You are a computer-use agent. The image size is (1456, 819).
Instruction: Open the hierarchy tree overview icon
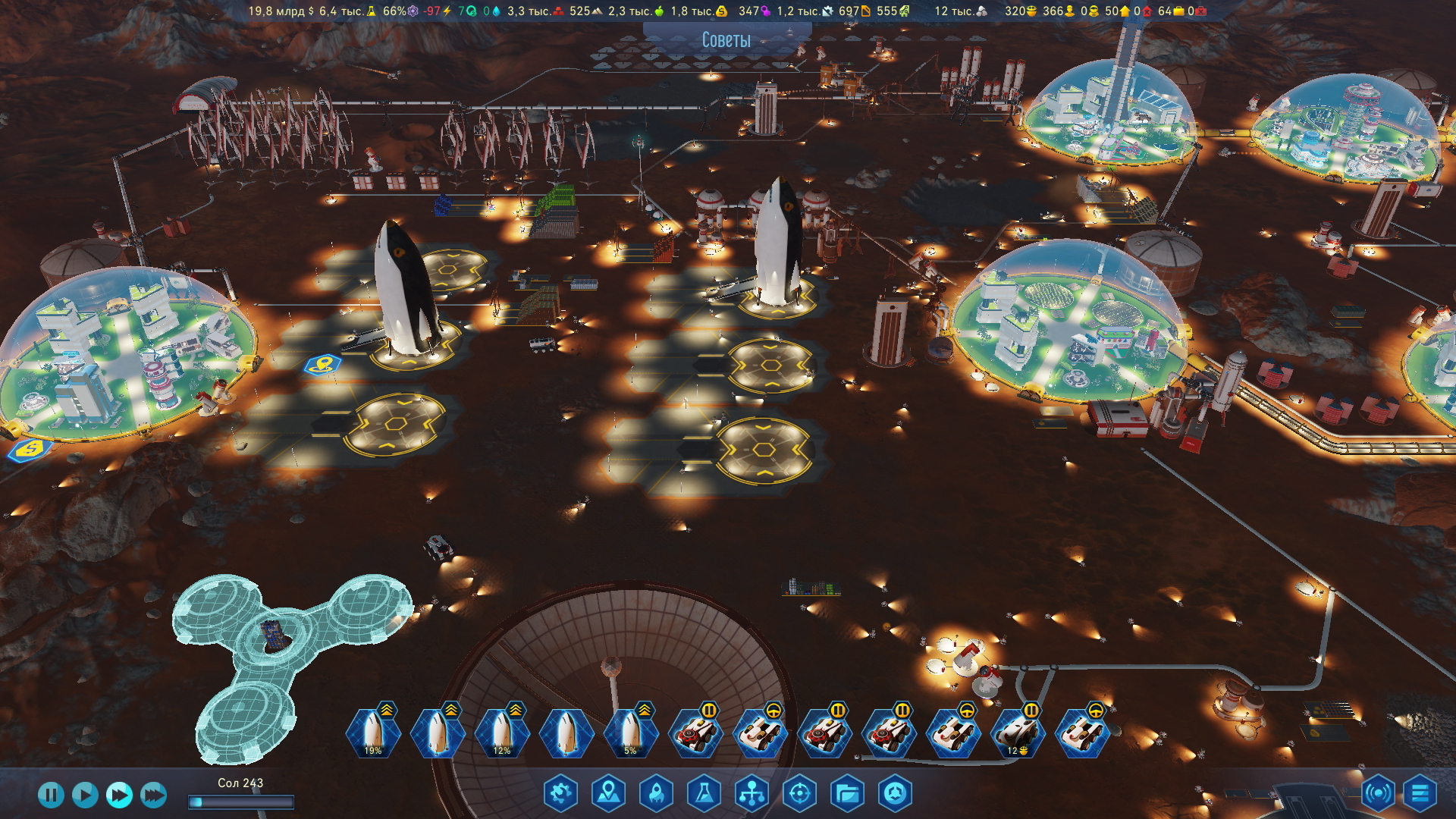coord(752,794)
